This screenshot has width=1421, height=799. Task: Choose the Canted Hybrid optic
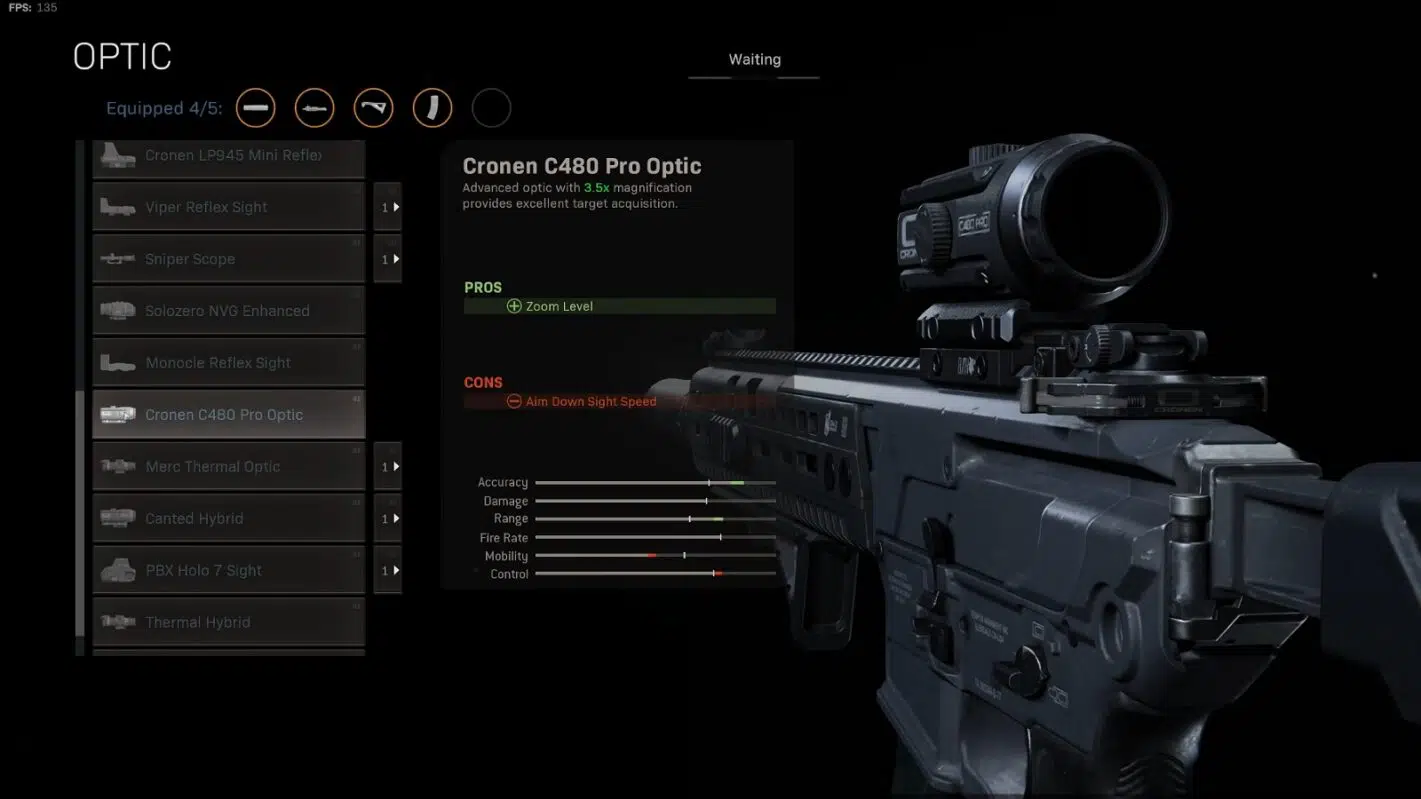click(229, 519)
